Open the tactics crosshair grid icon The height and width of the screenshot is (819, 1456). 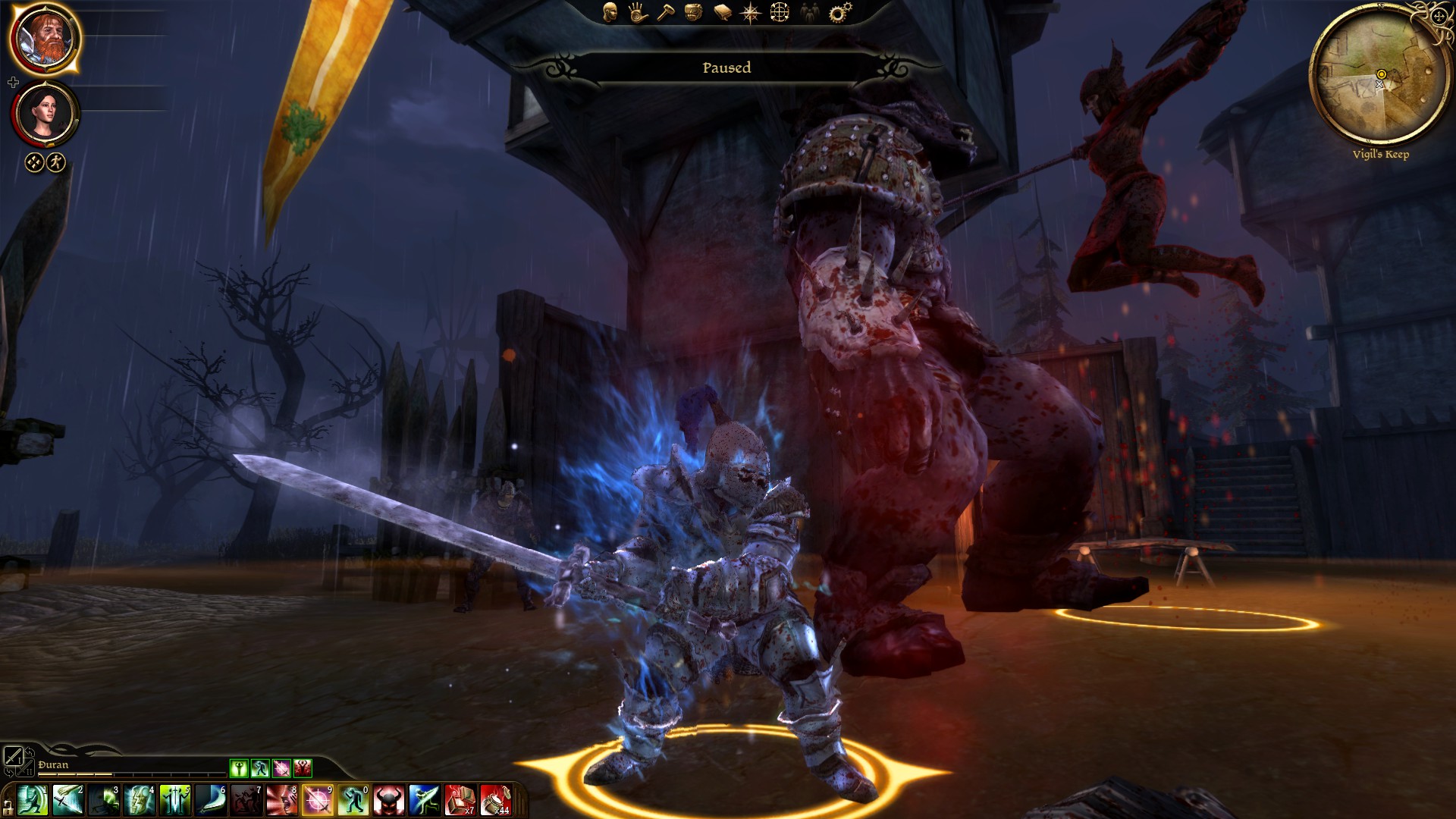point(780,12)
